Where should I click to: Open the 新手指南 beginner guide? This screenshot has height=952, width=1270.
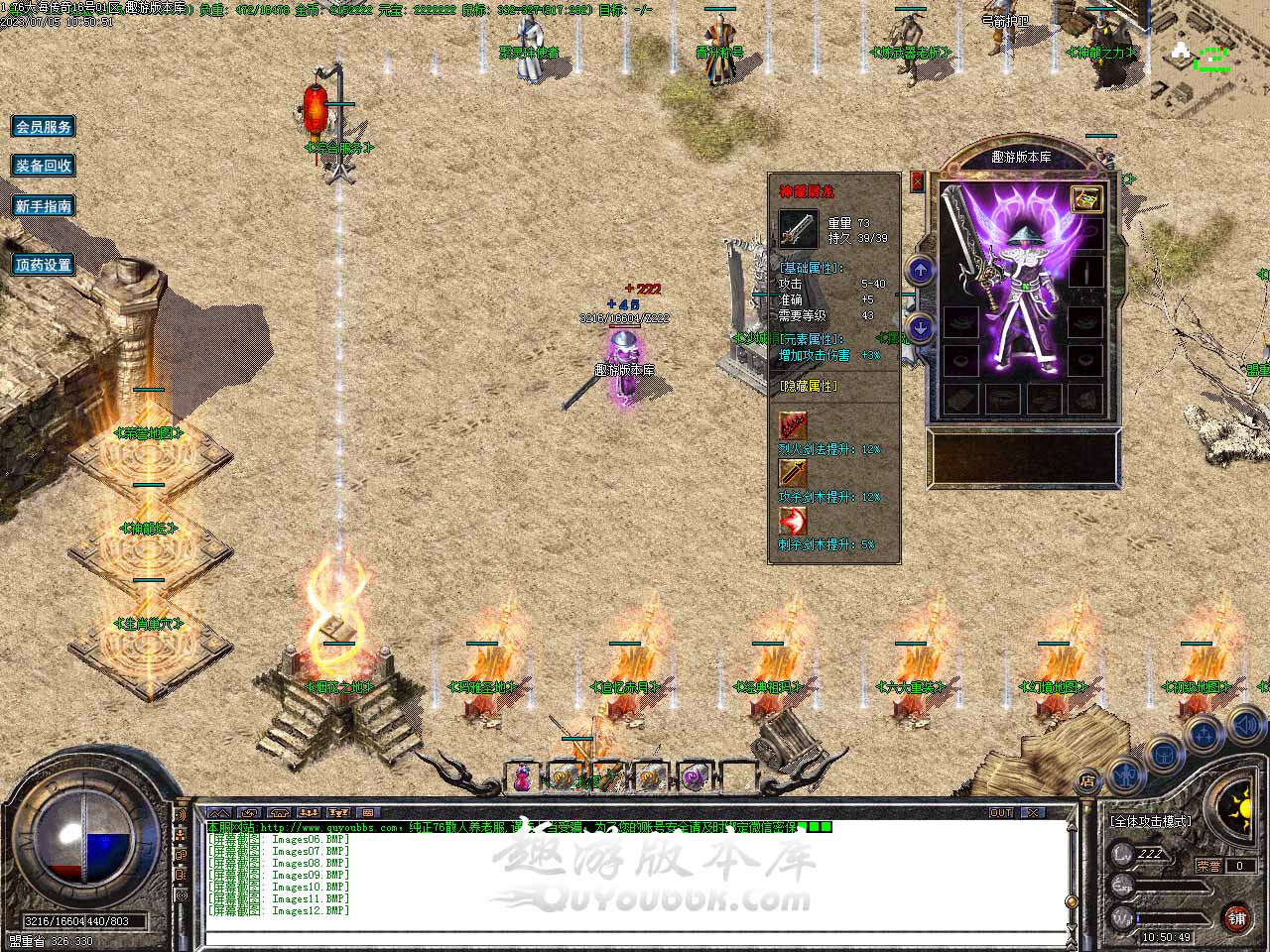coord(44,206)
